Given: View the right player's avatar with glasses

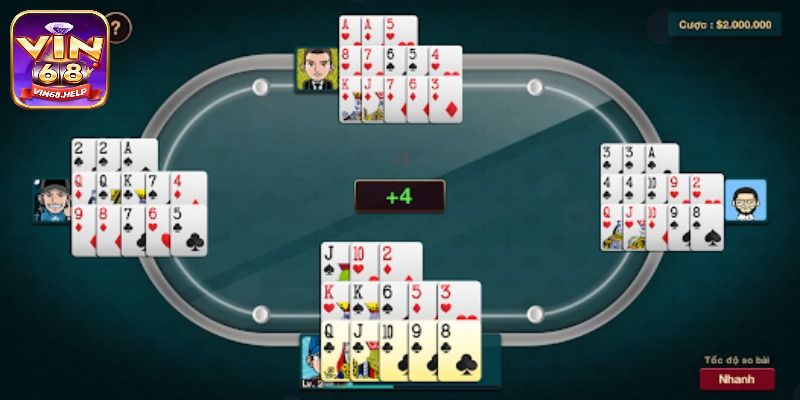Looking at the screenshot, I should 745,199.
